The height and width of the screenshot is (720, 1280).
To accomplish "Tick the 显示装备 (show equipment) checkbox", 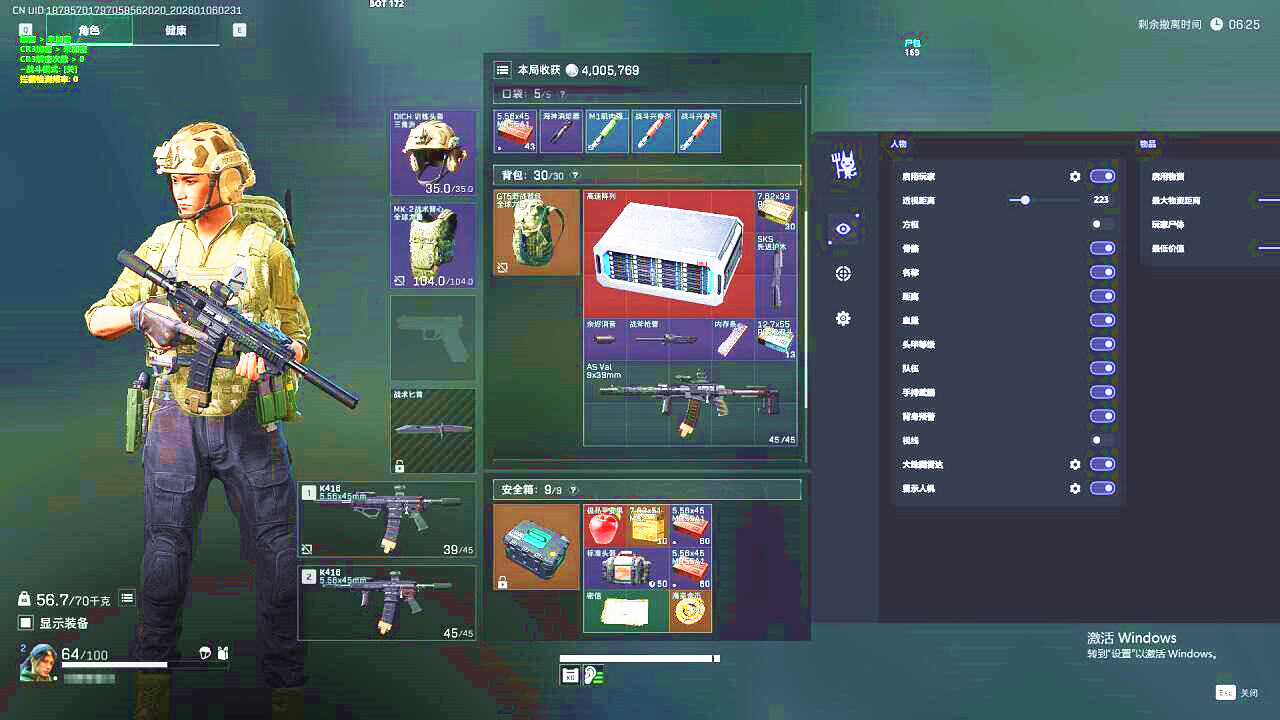I will [27, 623].
